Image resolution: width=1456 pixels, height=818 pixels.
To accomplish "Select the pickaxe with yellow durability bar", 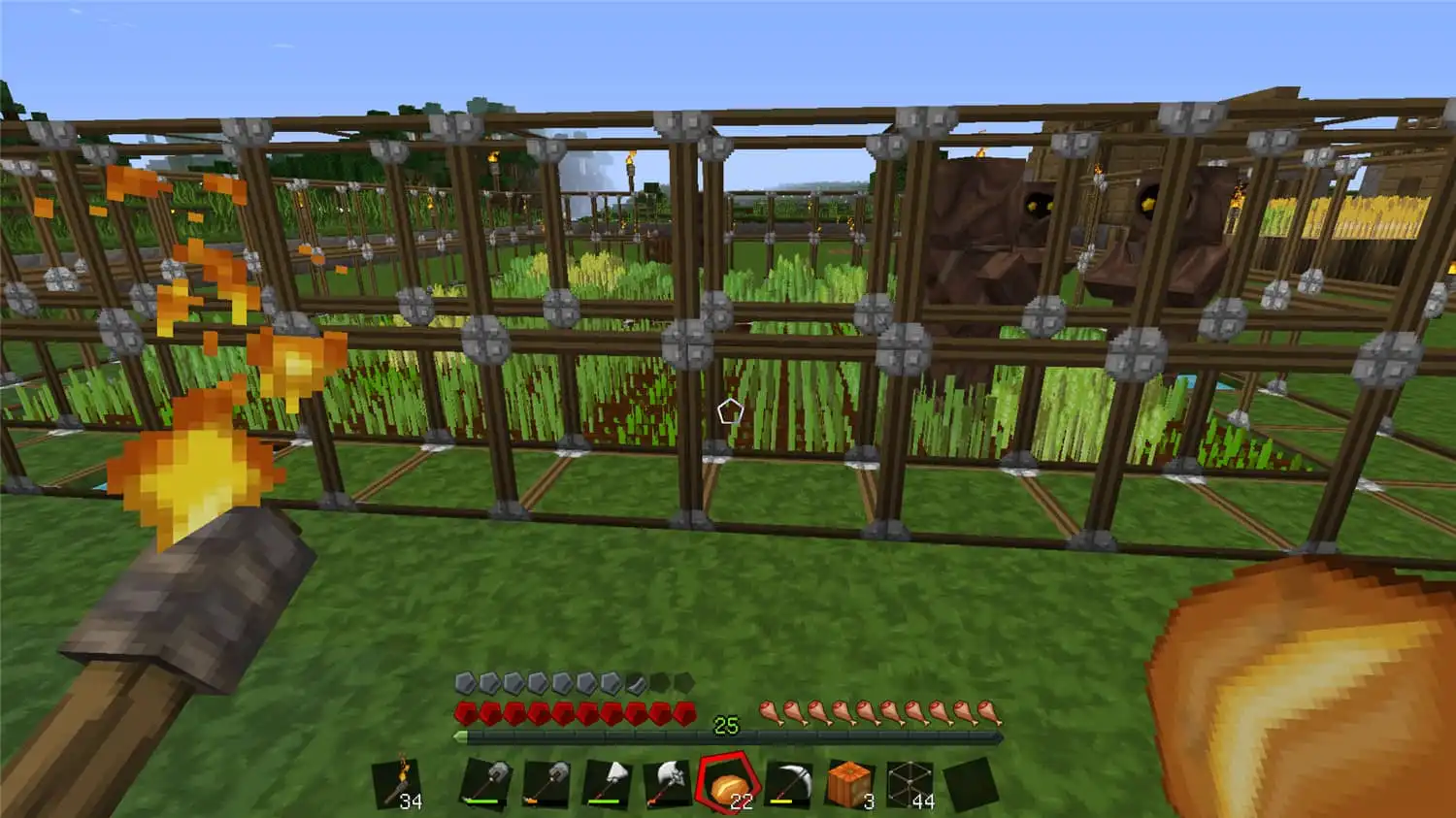I will coord(791,781).
